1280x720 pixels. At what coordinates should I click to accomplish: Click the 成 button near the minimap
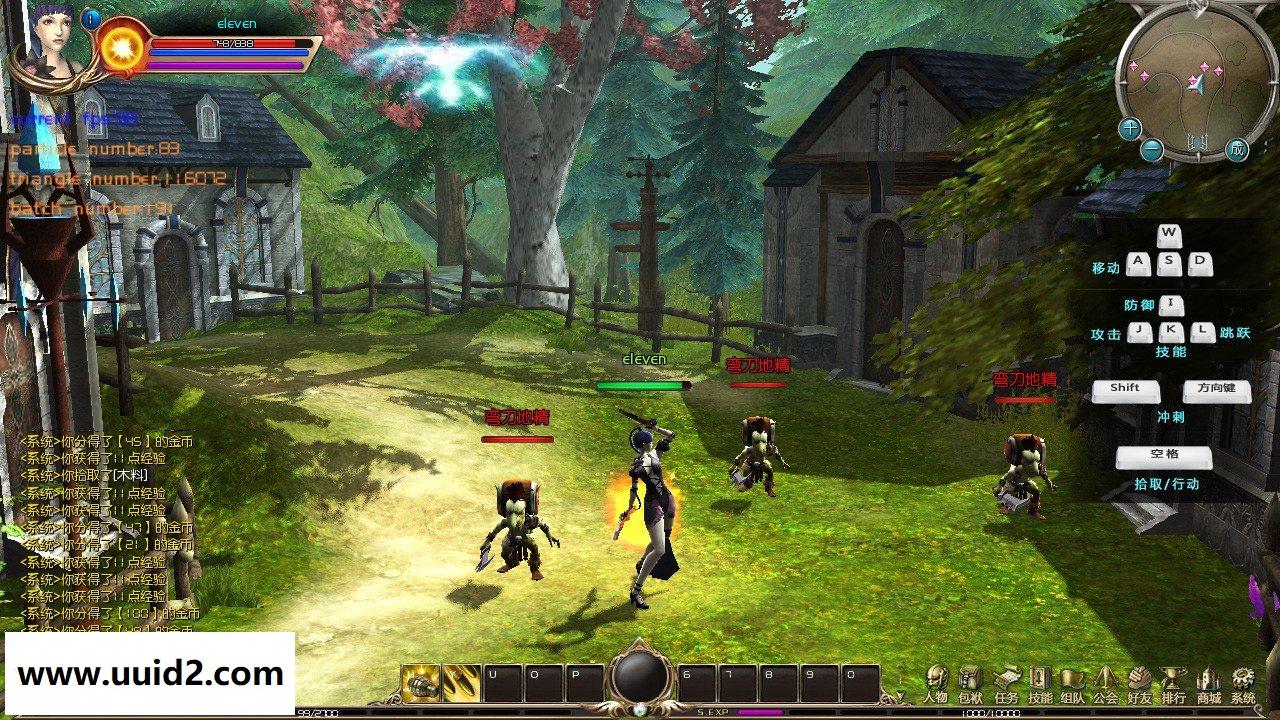[x=1236, y=148]
